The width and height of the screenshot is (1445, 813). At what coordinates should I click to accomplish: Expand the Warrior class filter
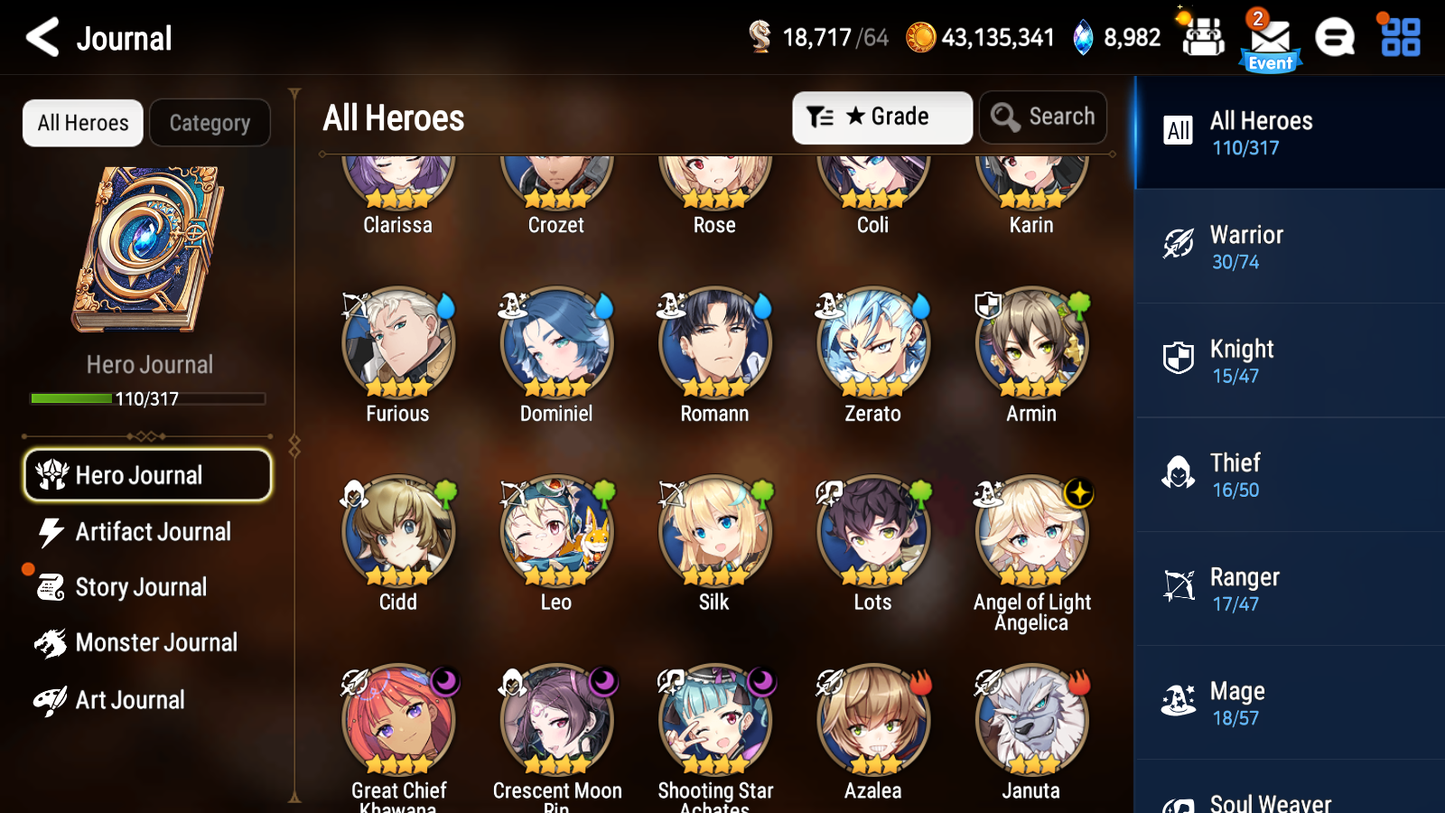coord(1289,246)
